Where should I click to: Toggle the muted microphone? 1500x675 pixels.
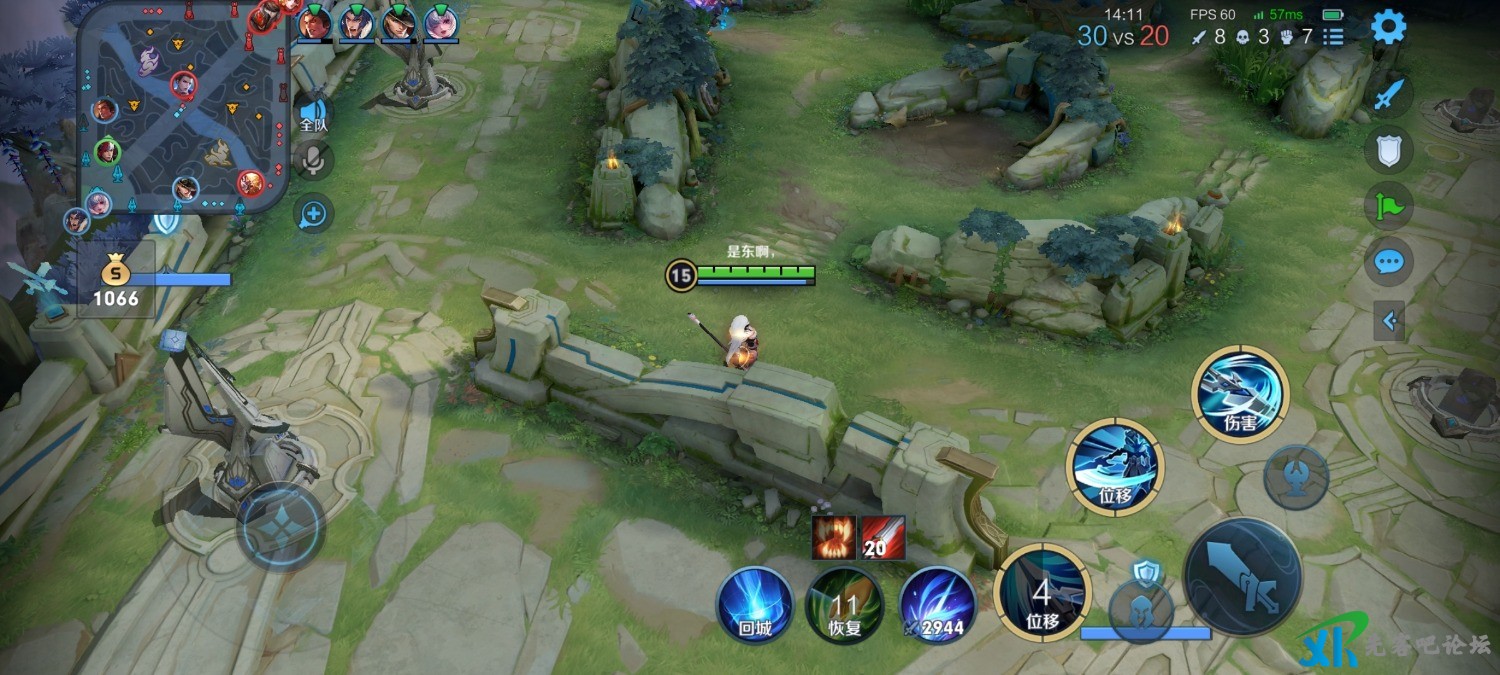coord(314,160)
